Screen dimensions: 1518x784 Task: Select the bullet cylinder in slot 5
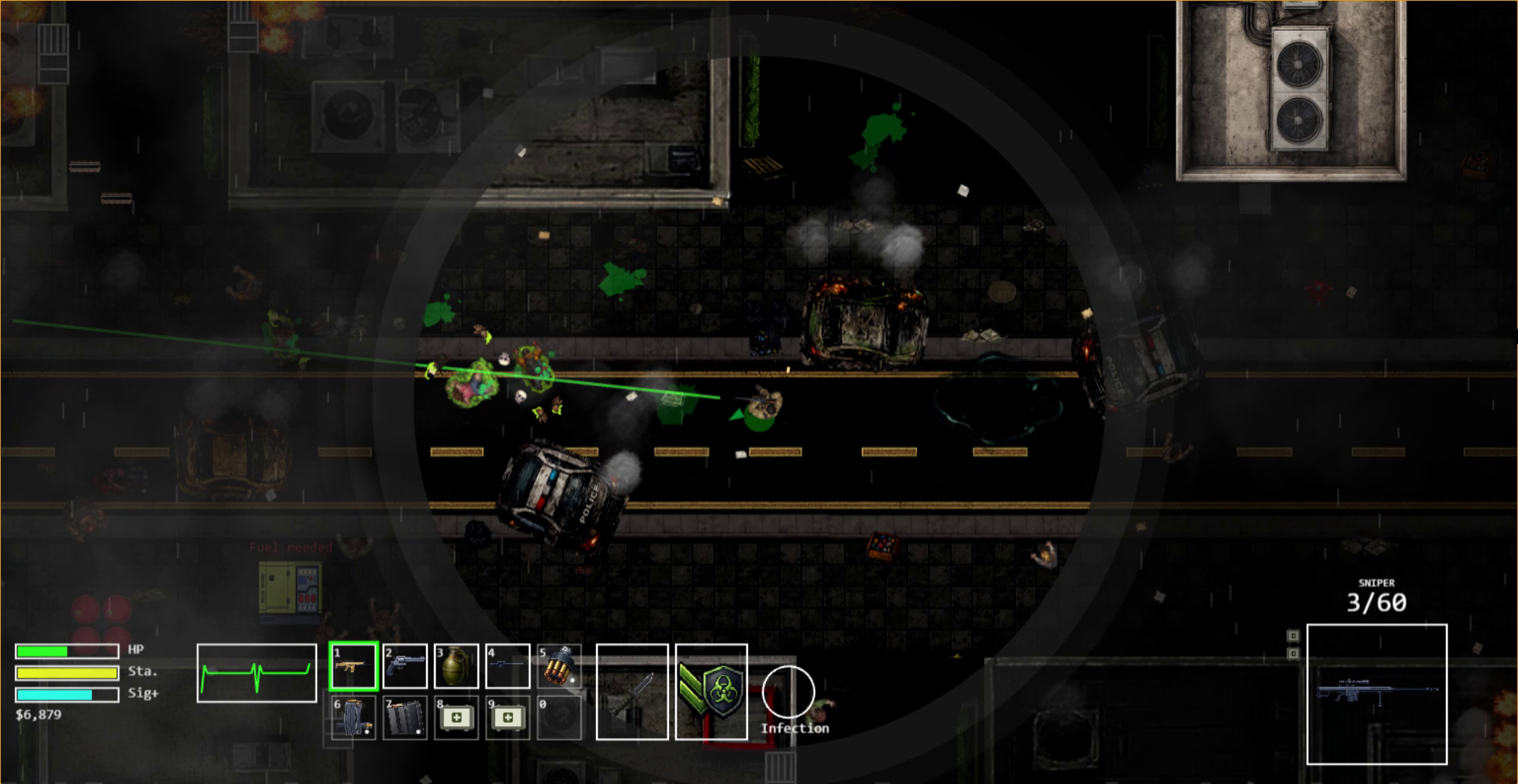pyautogui.click(x=559, y=666)
